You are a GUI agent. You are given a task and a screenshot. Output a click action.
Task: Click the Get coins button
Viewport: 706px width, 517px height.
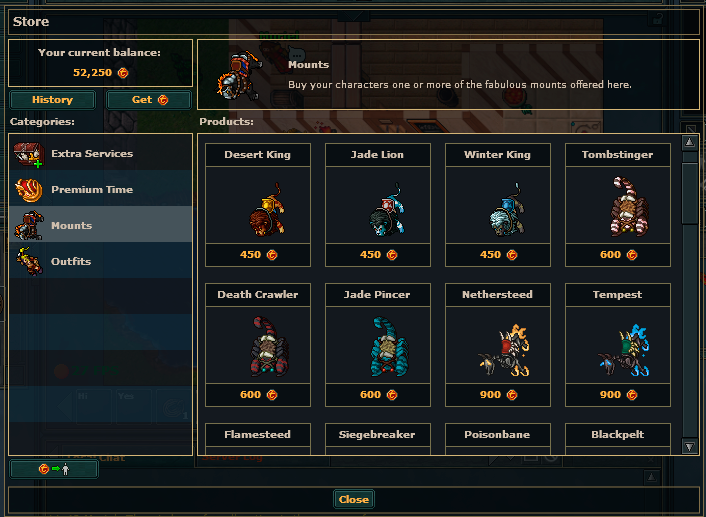tap(148, 100)
